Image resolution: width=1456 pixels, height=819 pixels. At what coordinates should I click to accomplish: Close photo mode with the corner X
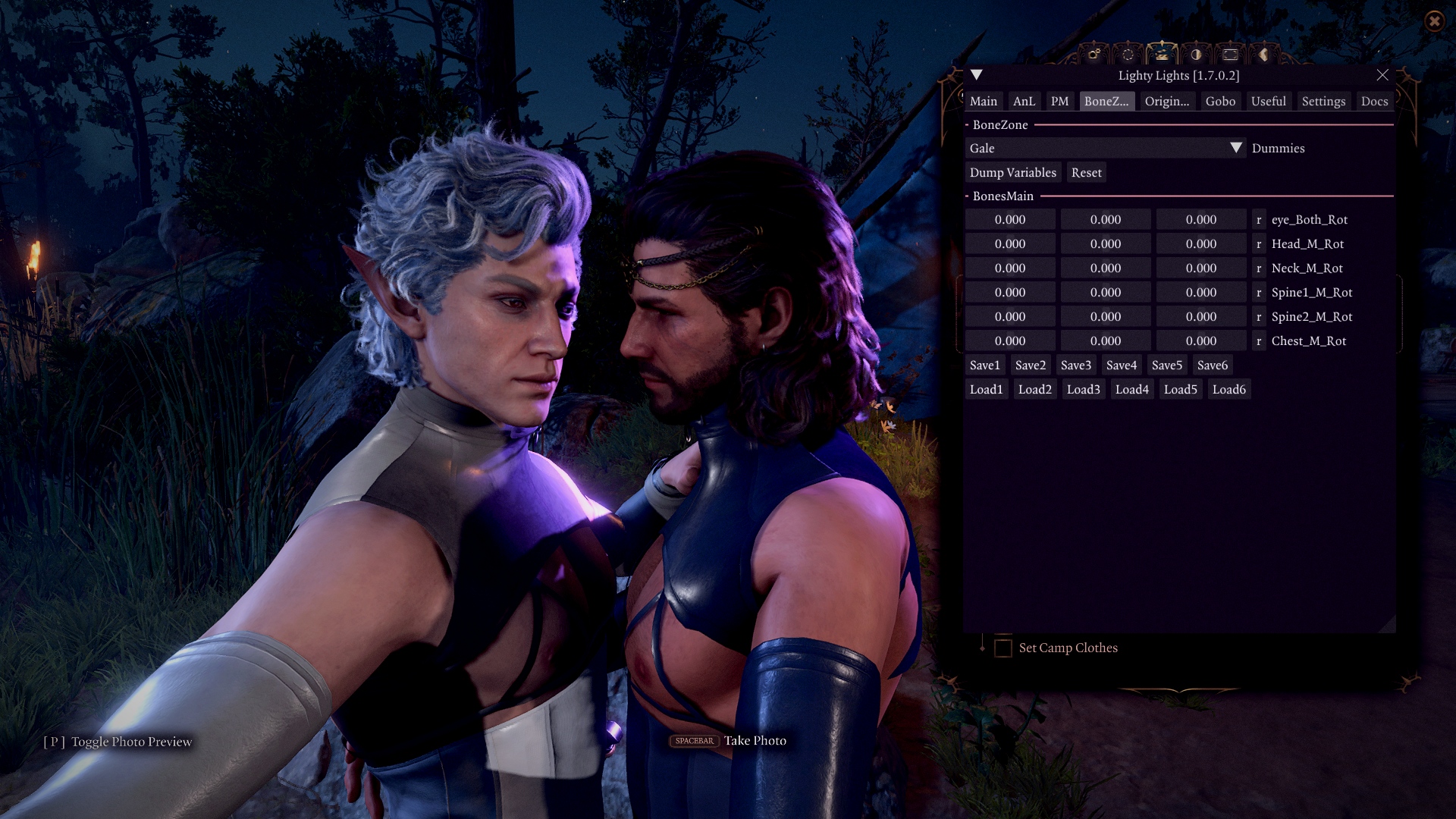tap(1434, 21)
